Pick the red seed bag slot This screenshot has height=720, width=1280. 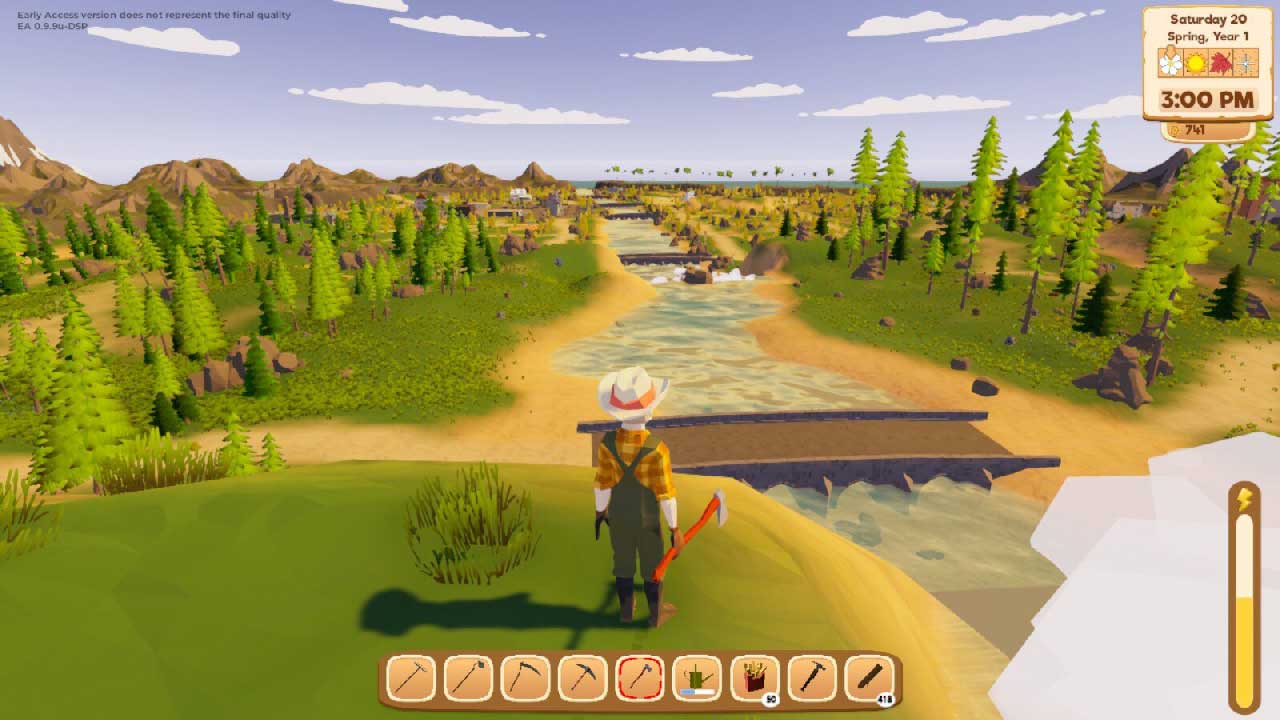coord(755,679)
